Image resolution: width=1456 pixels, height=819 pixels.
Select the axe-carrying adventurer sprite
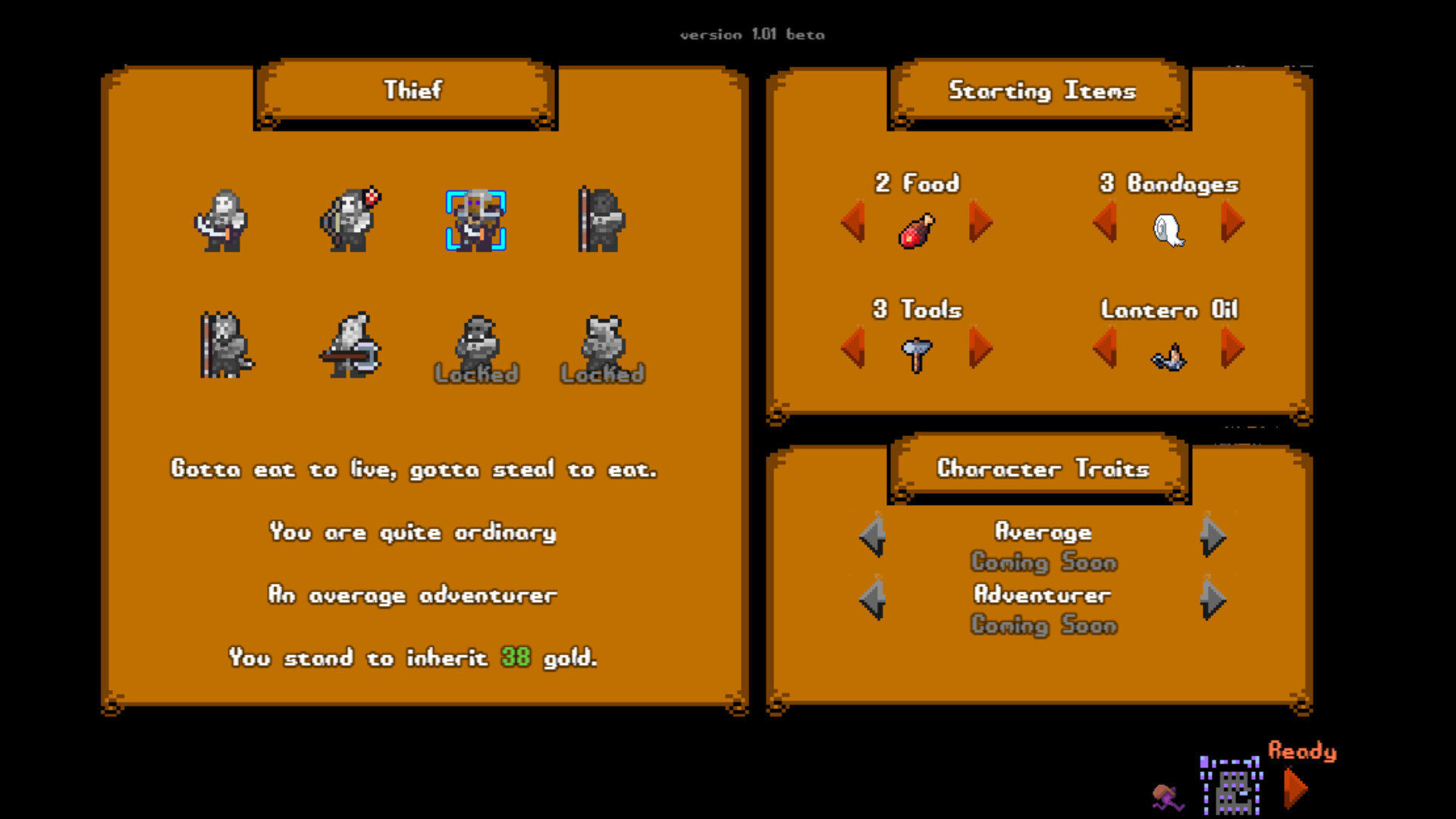[349, 349]
